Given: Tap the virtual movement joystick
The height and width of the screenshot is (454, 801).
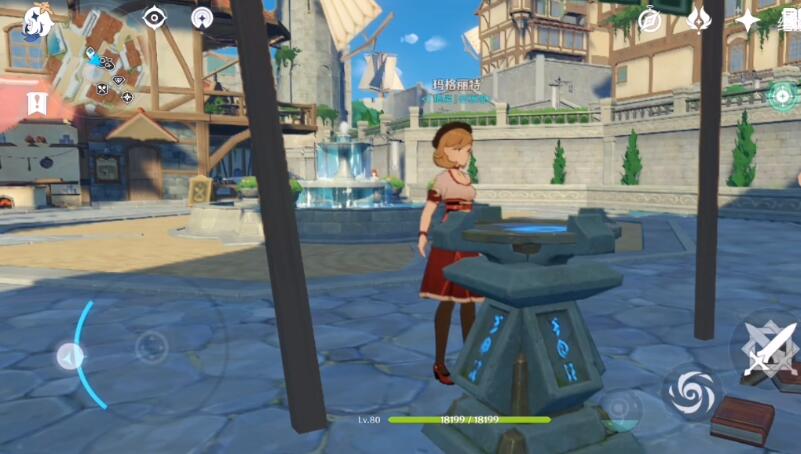Looking at the screenshot, I should tap(151, 348).
